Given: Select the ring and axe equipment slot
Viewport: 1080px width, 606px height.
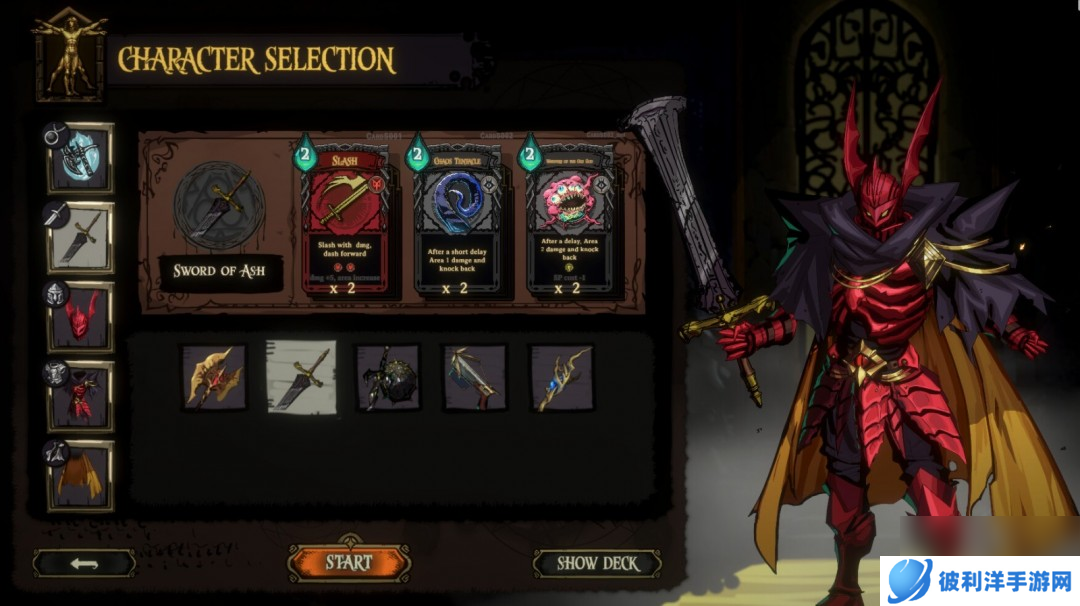Looking at the screenshot, I should click(80, 158).
